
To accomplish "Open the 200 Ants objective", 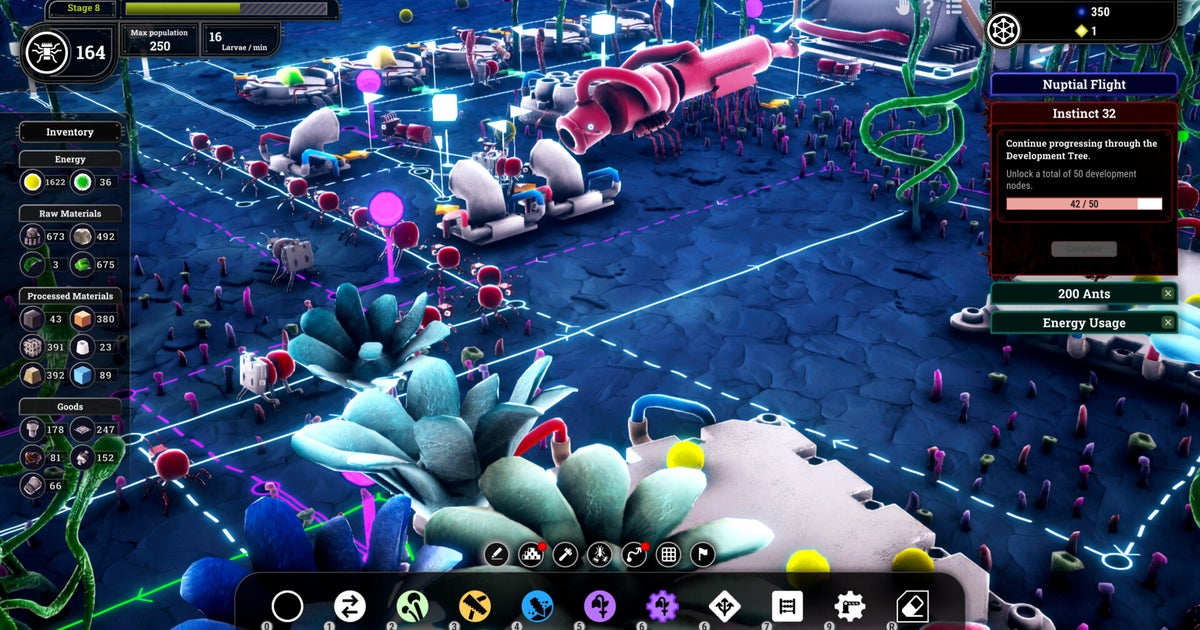I will pyautogui.click(x=1076, y=294).
